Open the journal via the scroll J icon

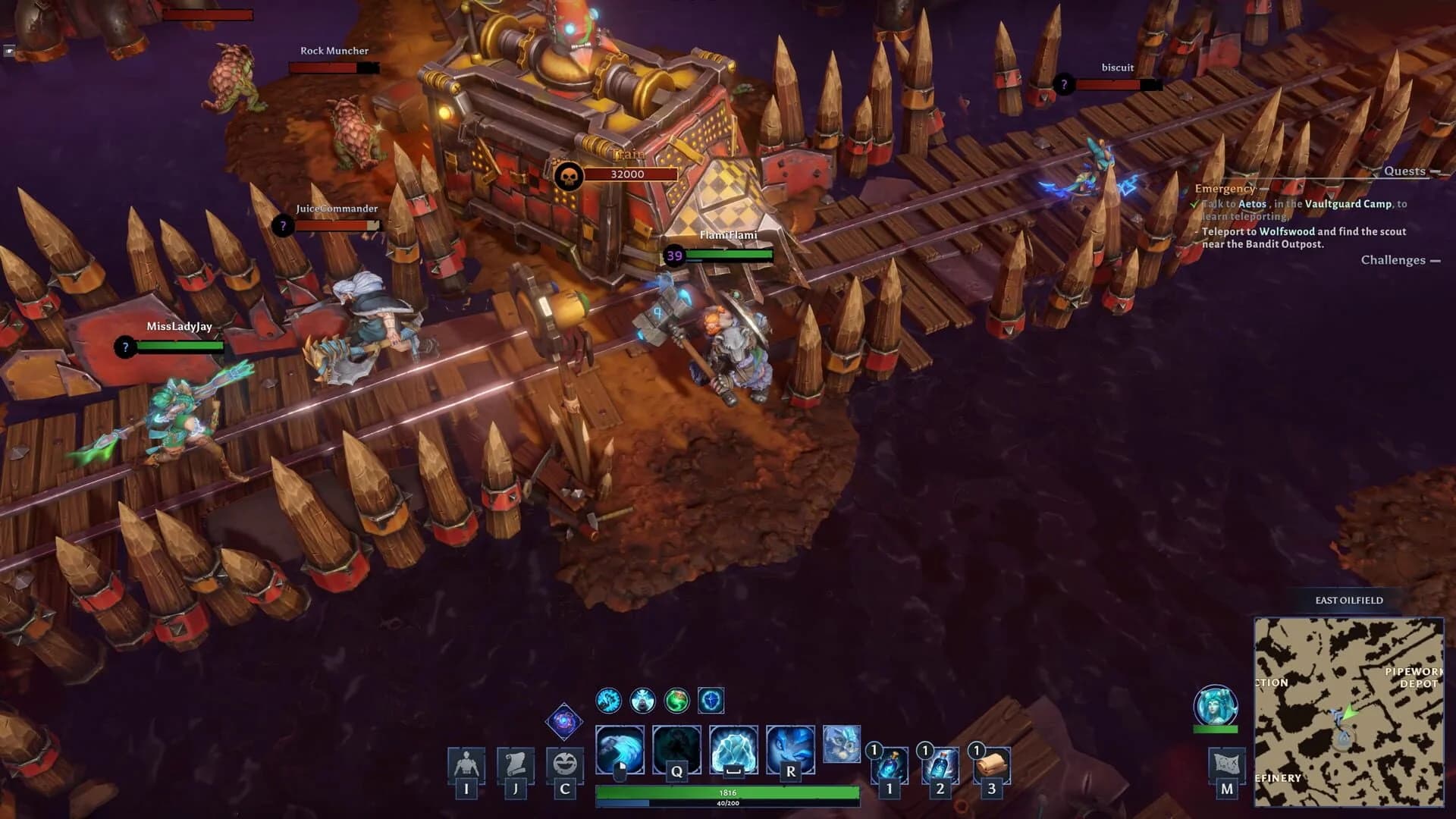515,766
